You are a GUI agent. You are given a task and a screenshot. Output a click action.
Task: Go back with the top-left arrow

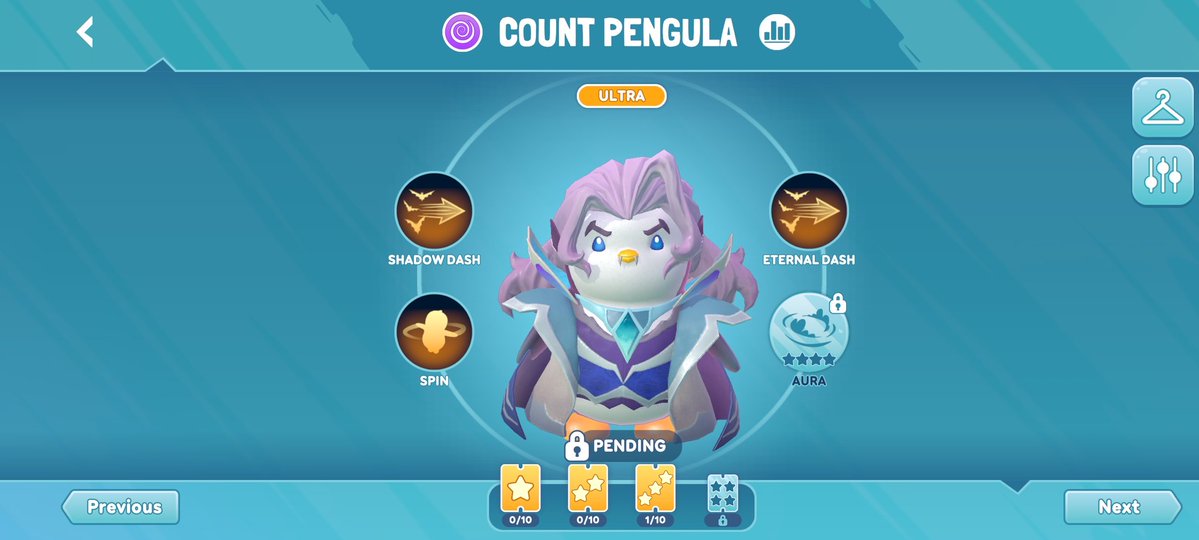(86, 32)
